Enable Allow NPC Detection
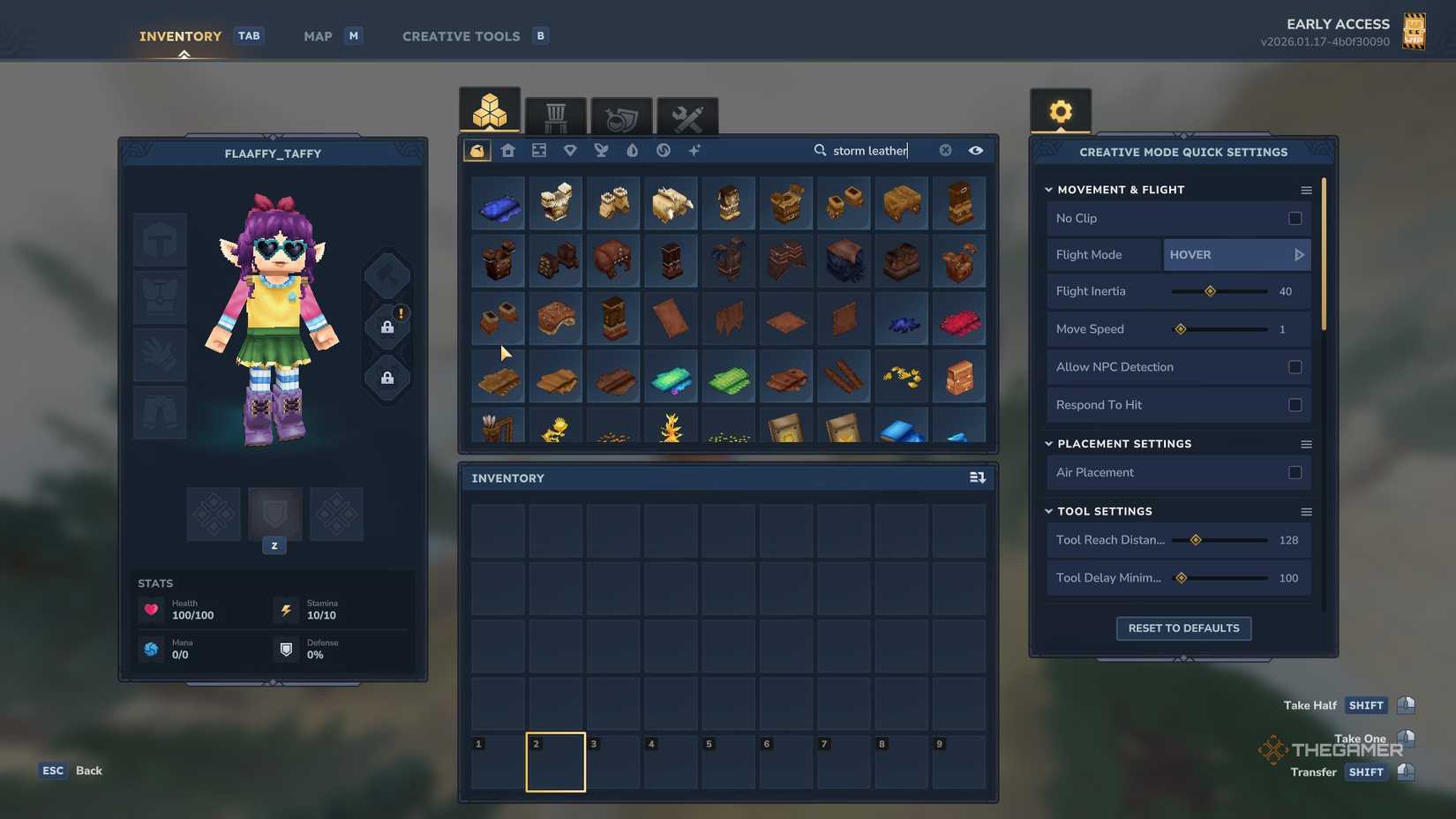This screenshot has width=1456, height=819. 1295,366
